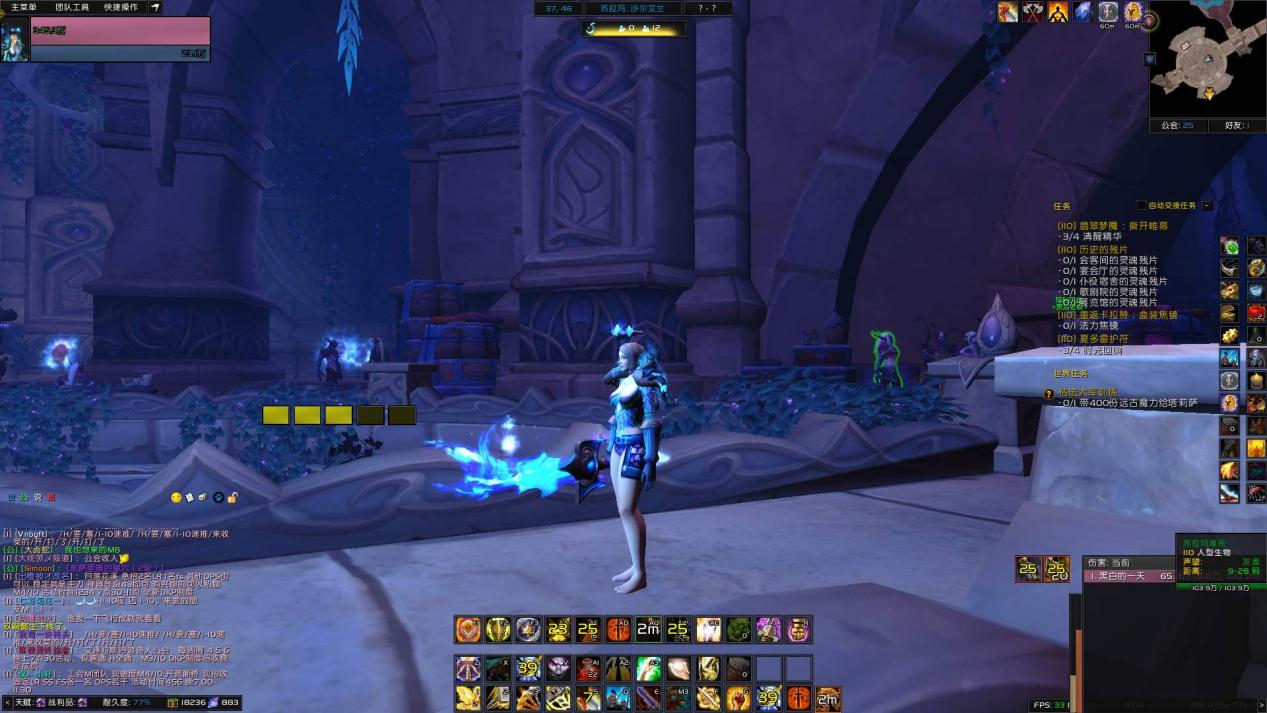Open the 快捷操作 quick actions menu
The width and height of the screenshot is (1267, 713).
(121, 7)
